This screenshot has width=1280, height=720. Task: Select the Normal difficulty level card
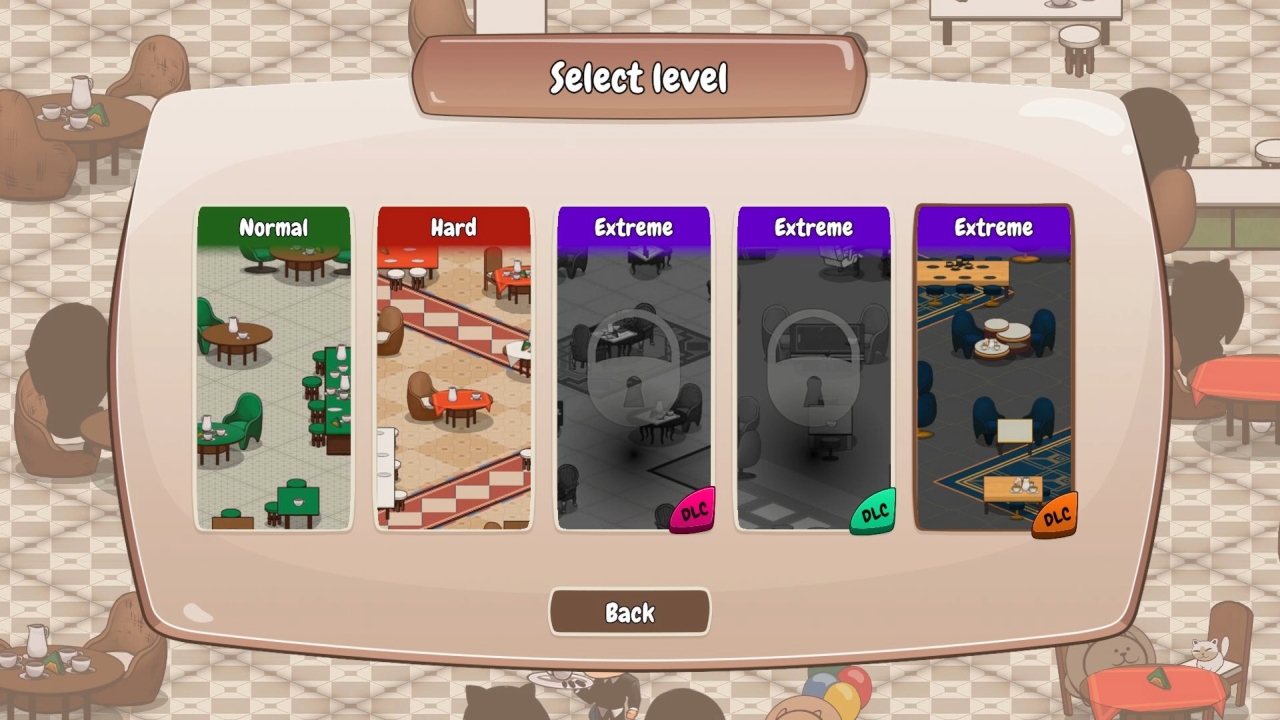coord(274,368)
